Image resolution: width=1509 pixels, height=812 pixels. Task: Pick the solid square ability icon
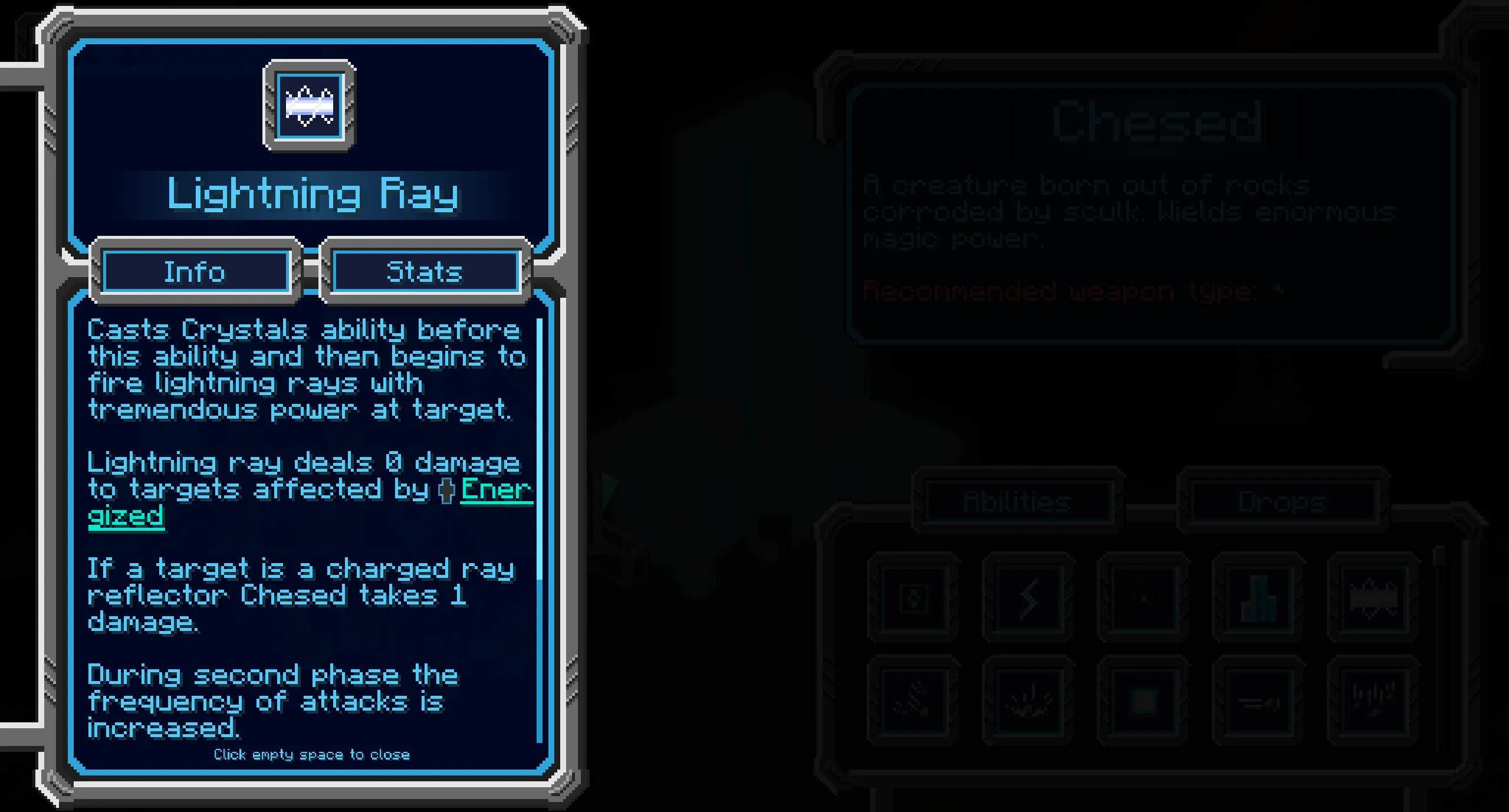(x=1143, y=702)
